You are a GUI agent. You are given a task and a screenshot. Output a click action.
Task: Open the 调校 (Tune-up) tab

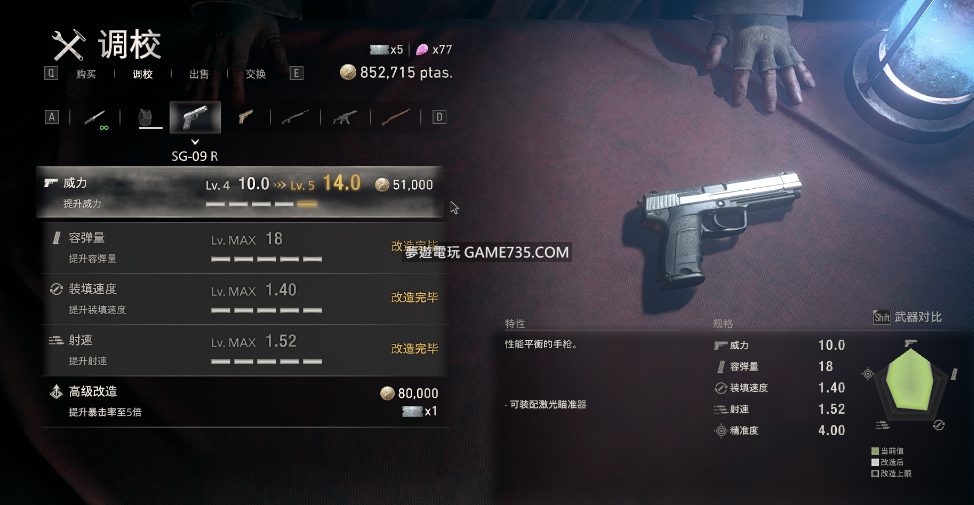tap(143, 73)
